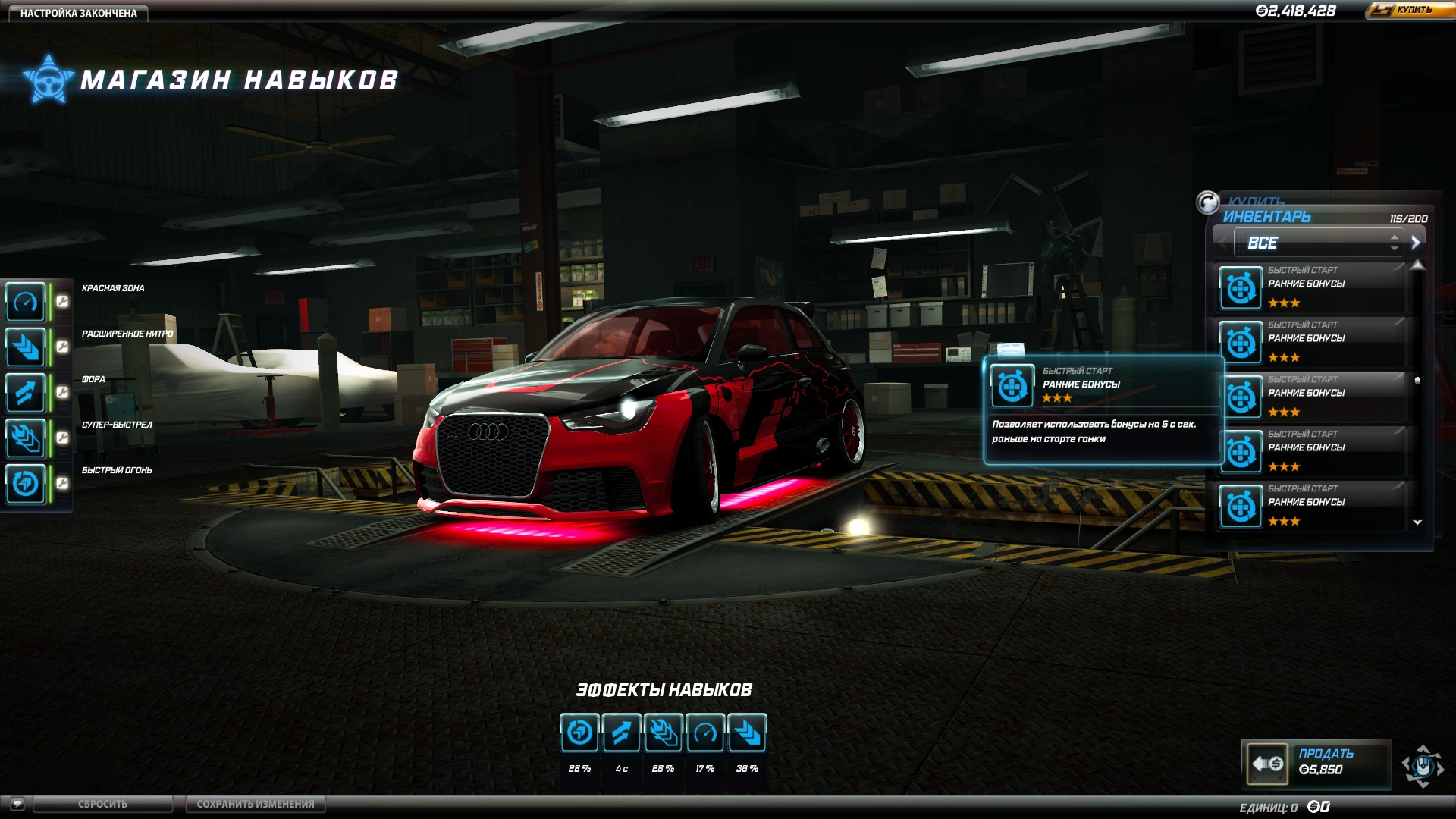The width and height of the screenshot is (1456, 819).
Task: Click the СБРОСИТЬ reset button
Action: coord(102,804)
